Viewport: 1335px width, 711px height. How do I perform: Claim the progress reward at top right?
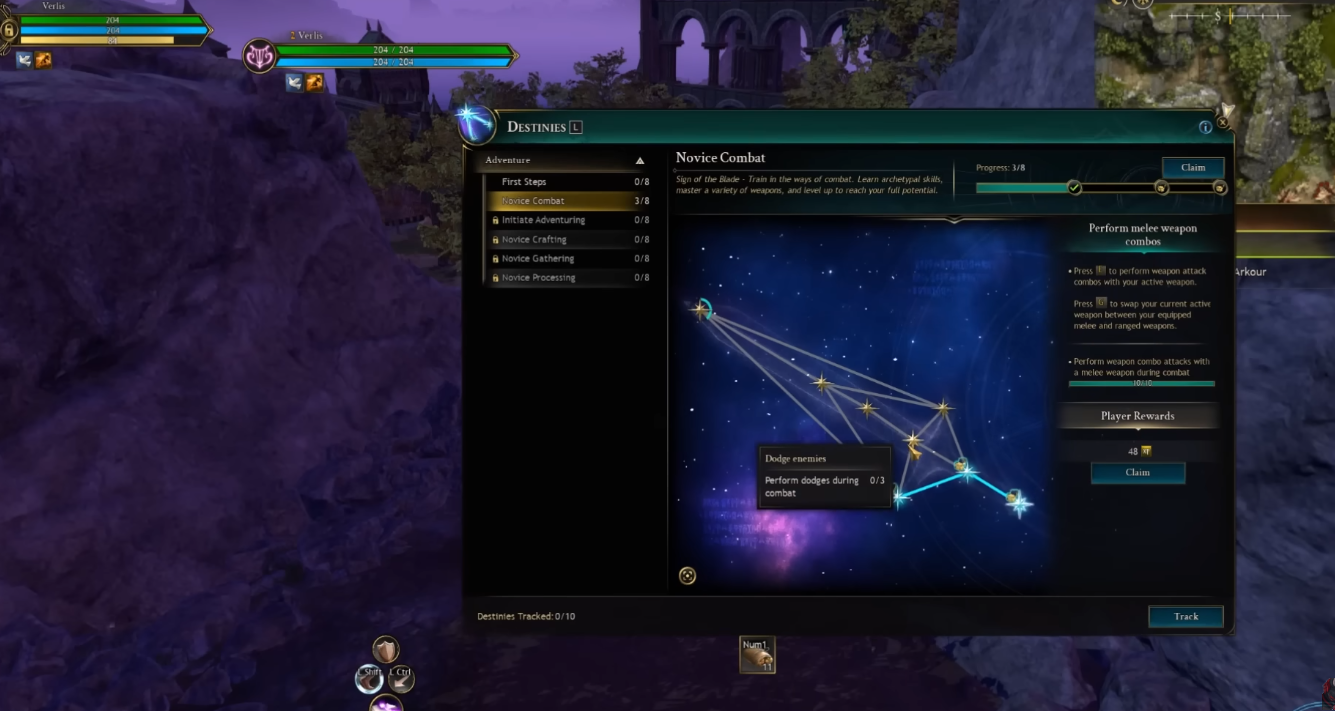1193,168
